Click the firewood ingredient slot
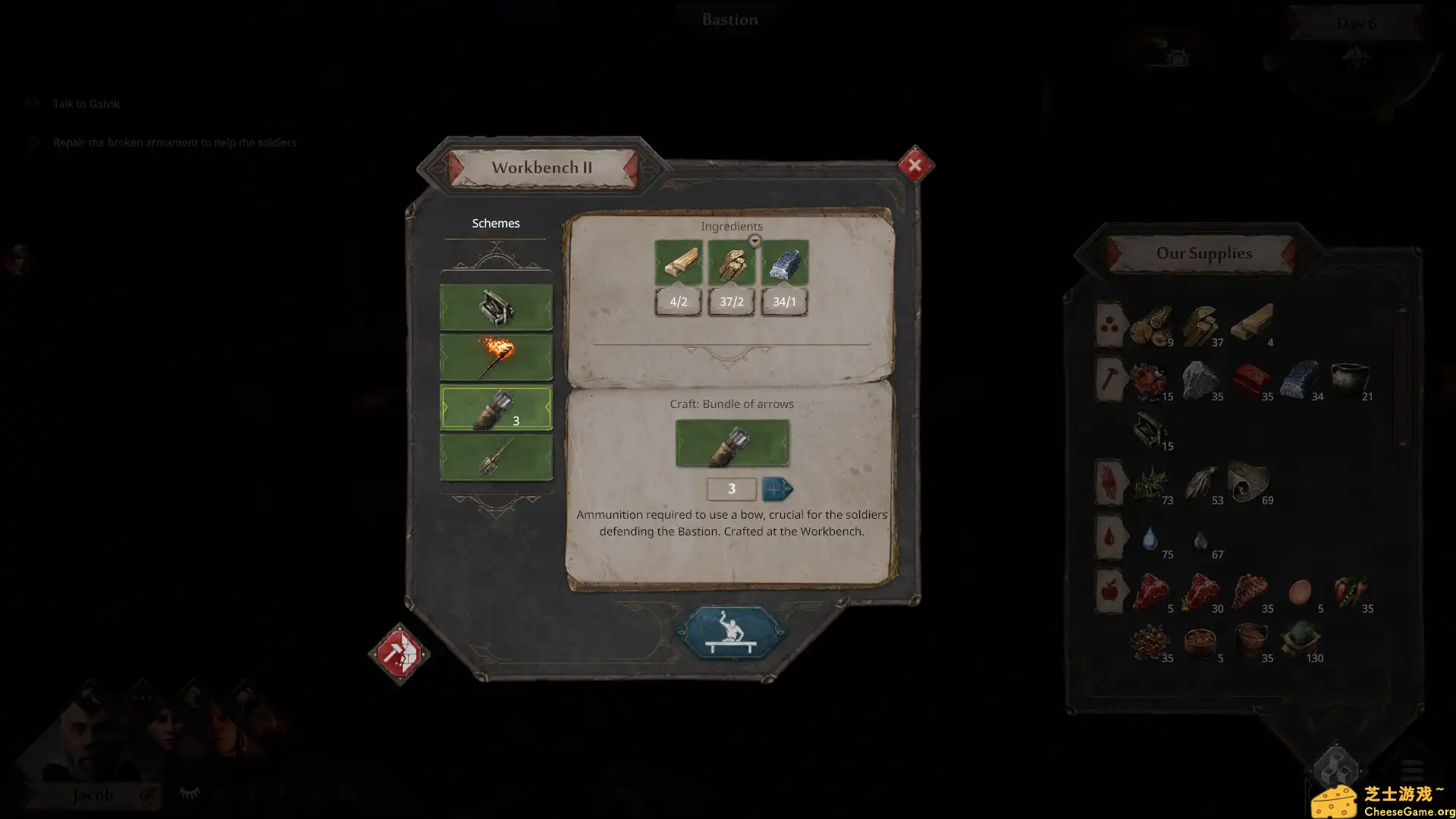The width and height of the screenshot is (1456, 819). click(x=731, y=262)
